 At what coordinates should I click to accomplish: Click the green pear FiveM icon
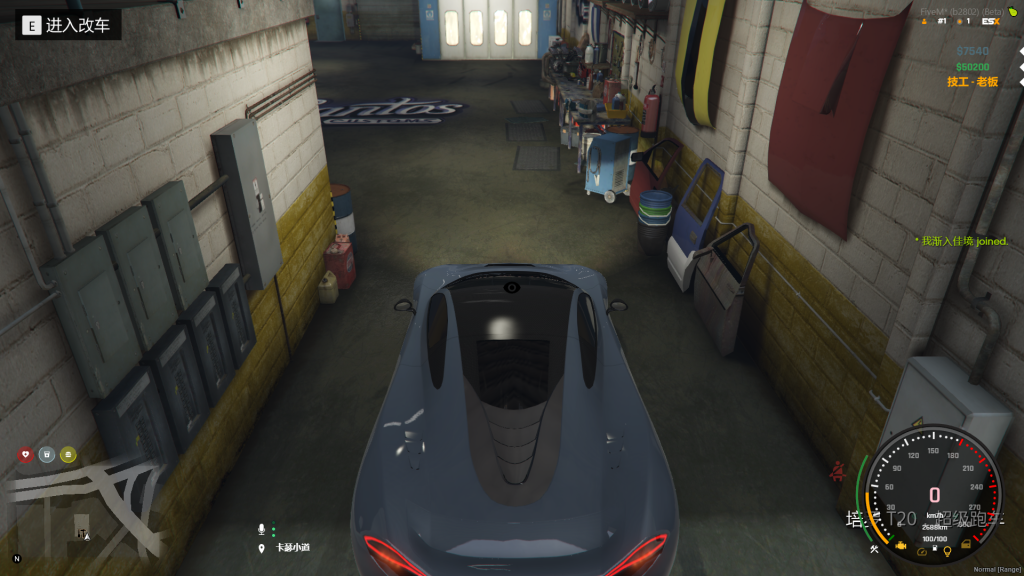1012,10
